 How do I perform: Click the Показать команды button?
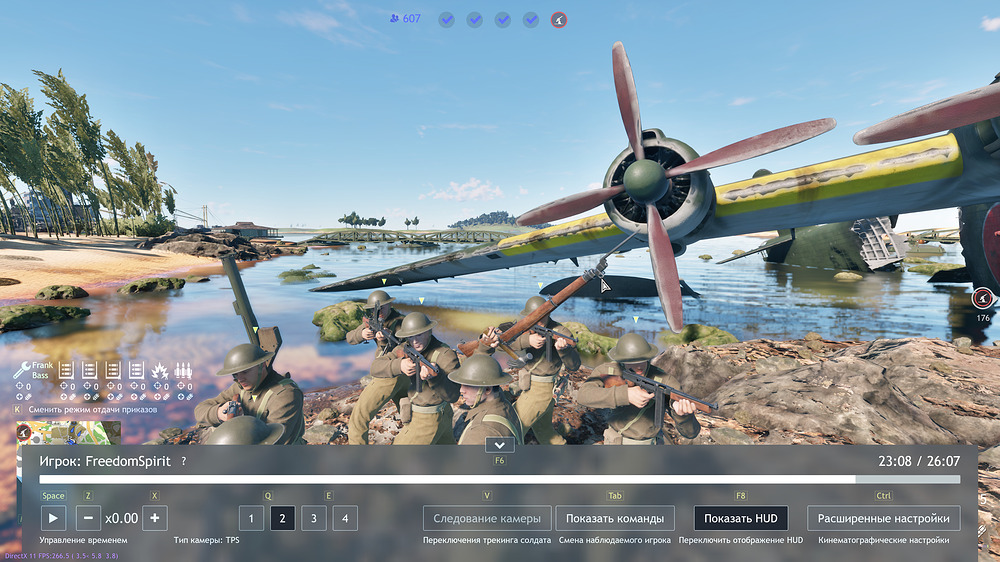point(615,518)
